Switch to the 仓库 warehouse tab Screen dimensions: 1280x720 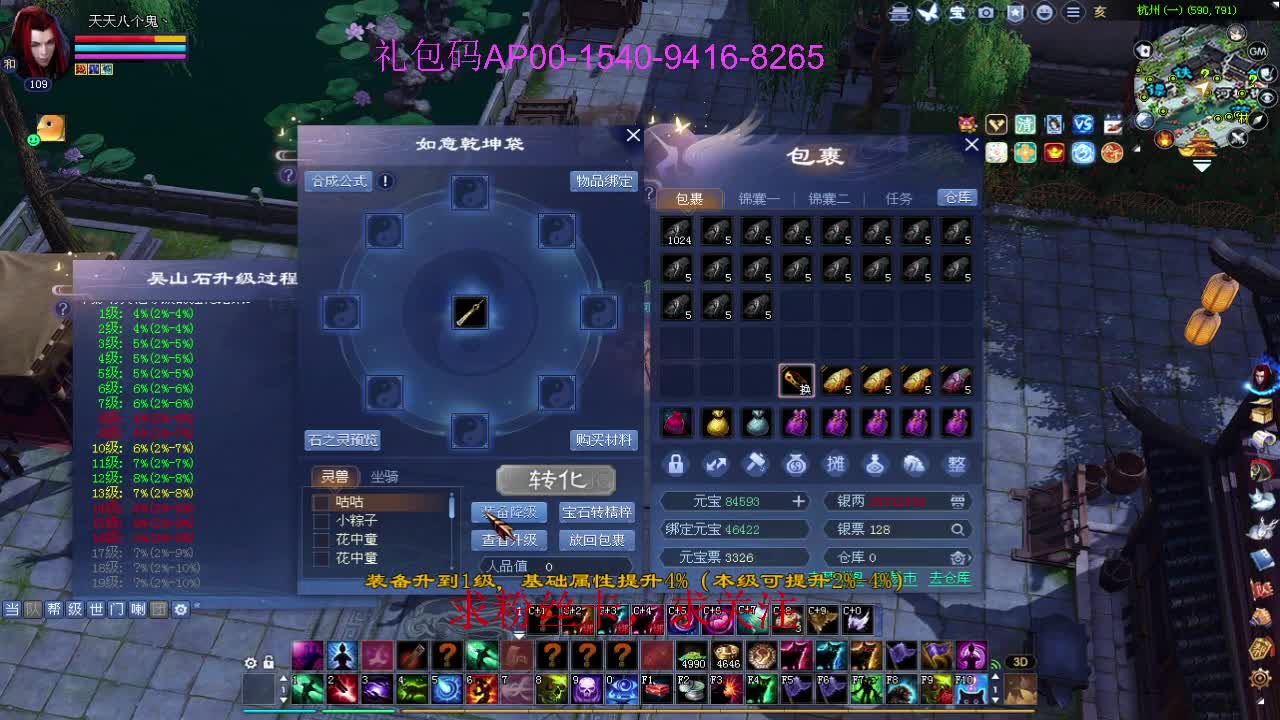coord(955,198)
